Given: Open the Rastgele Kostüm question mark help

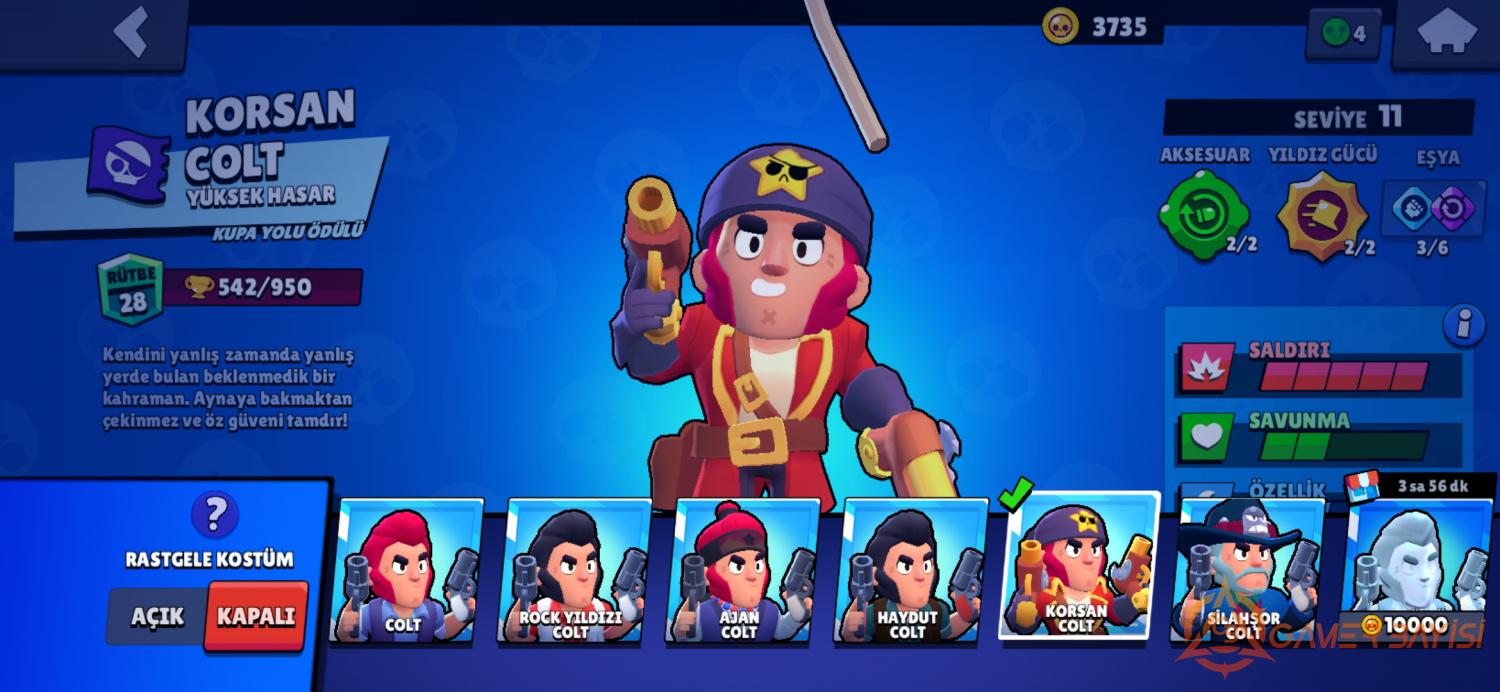Looking at the screenshot, I should coord(214,515).
